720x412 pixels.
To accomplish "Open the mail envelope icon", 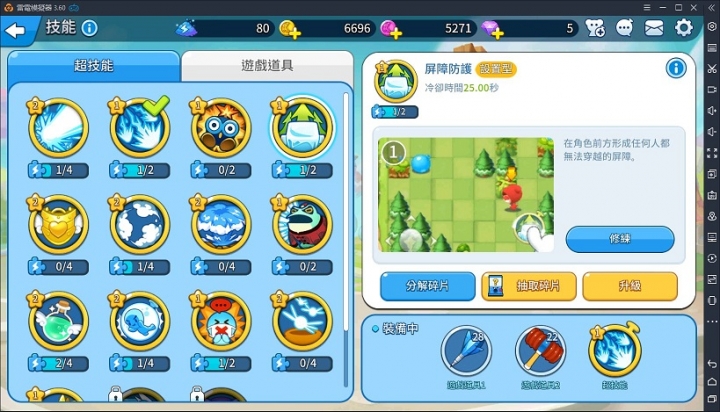I will coord(654,29).
